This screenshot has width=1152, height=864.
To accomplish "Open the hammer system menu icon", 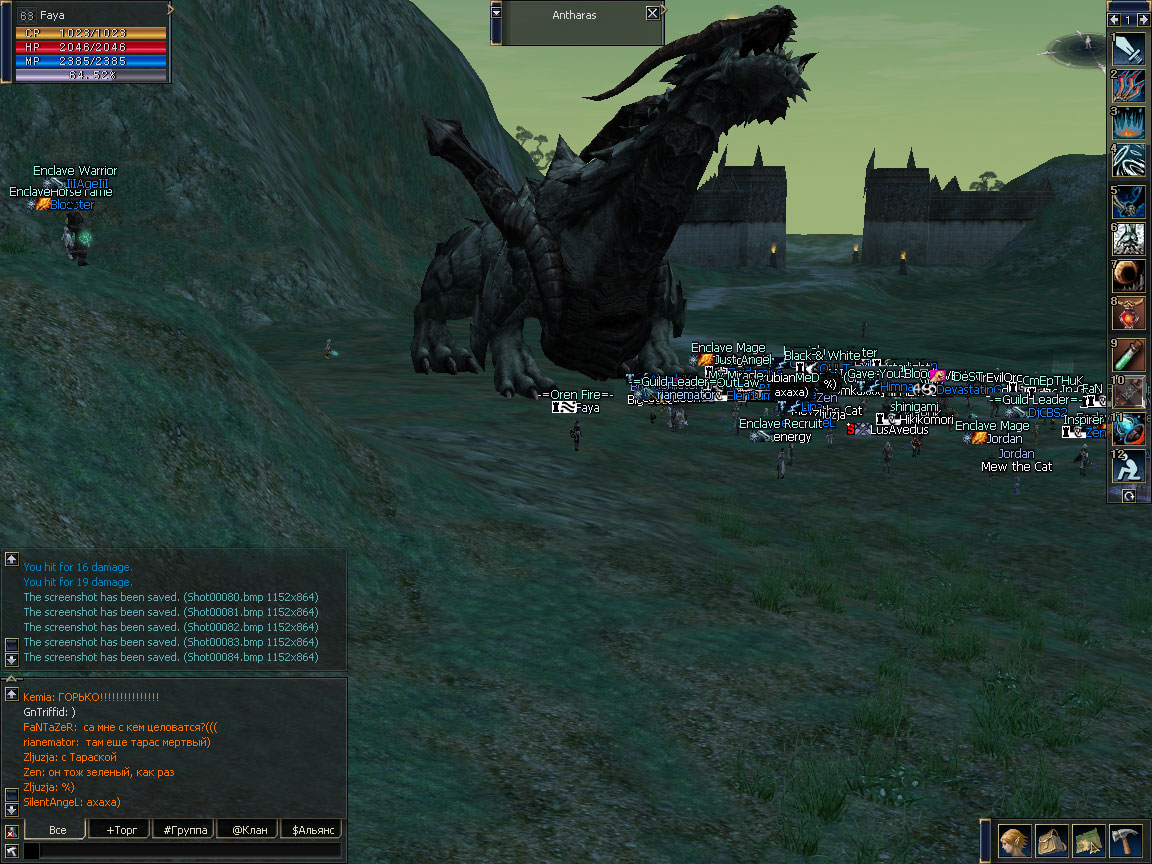I will click(1125, 841).
